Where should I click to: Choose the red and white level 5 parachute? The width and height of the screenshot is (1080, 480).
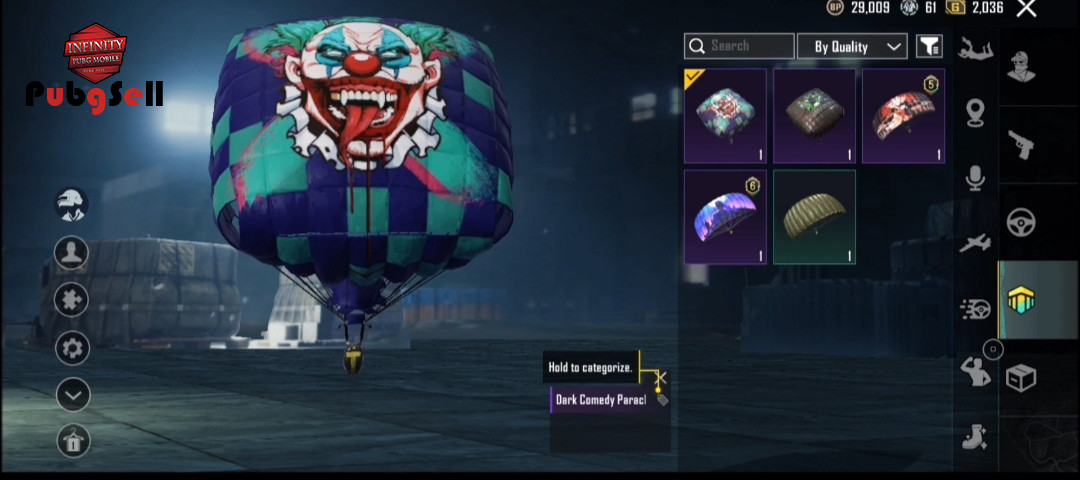pos(903,116)
